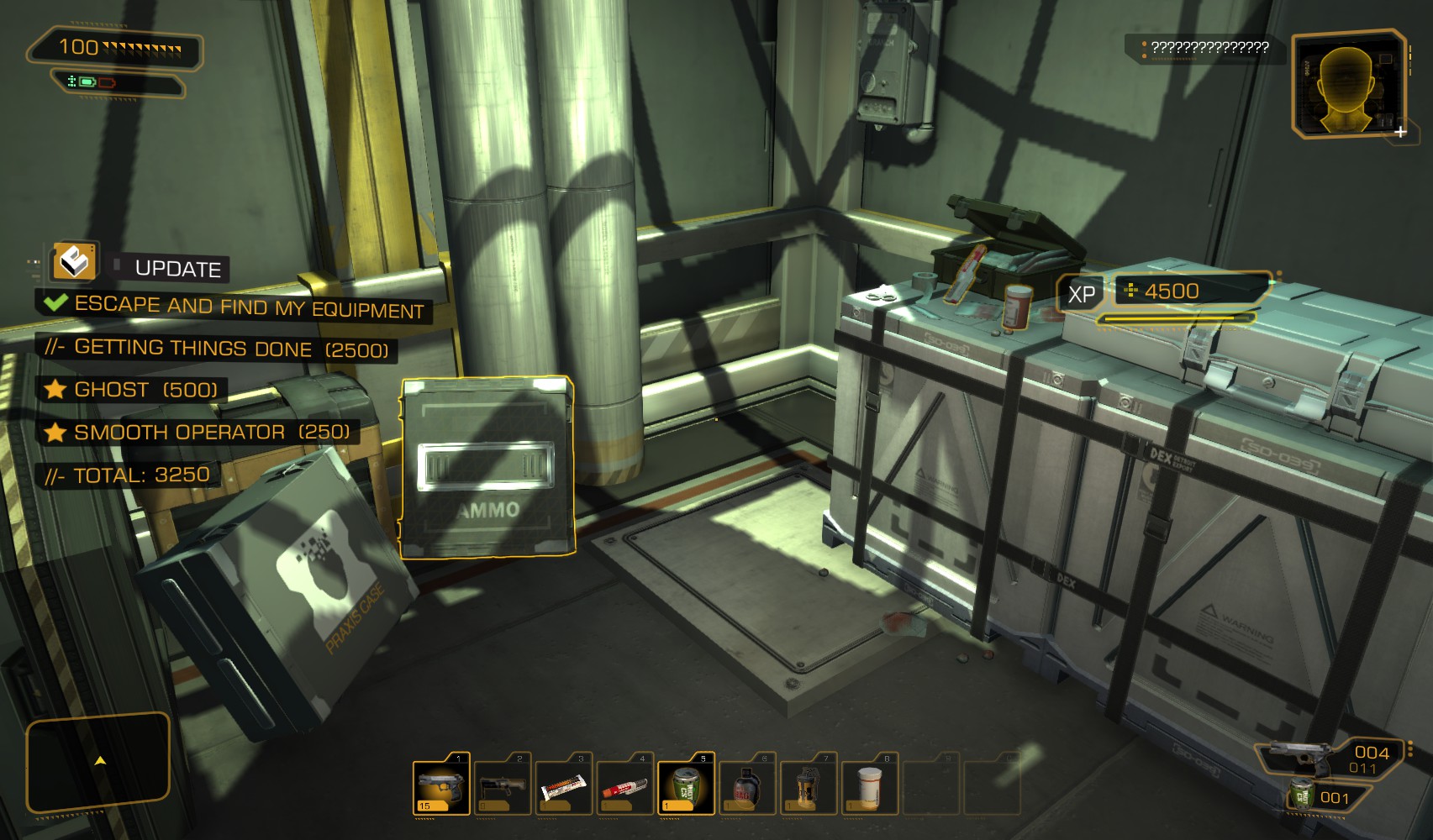Image resolution: width=1433 pixels, height=840 pixels.
Task: Click the objective update notification icon
Action: [74, 261]
